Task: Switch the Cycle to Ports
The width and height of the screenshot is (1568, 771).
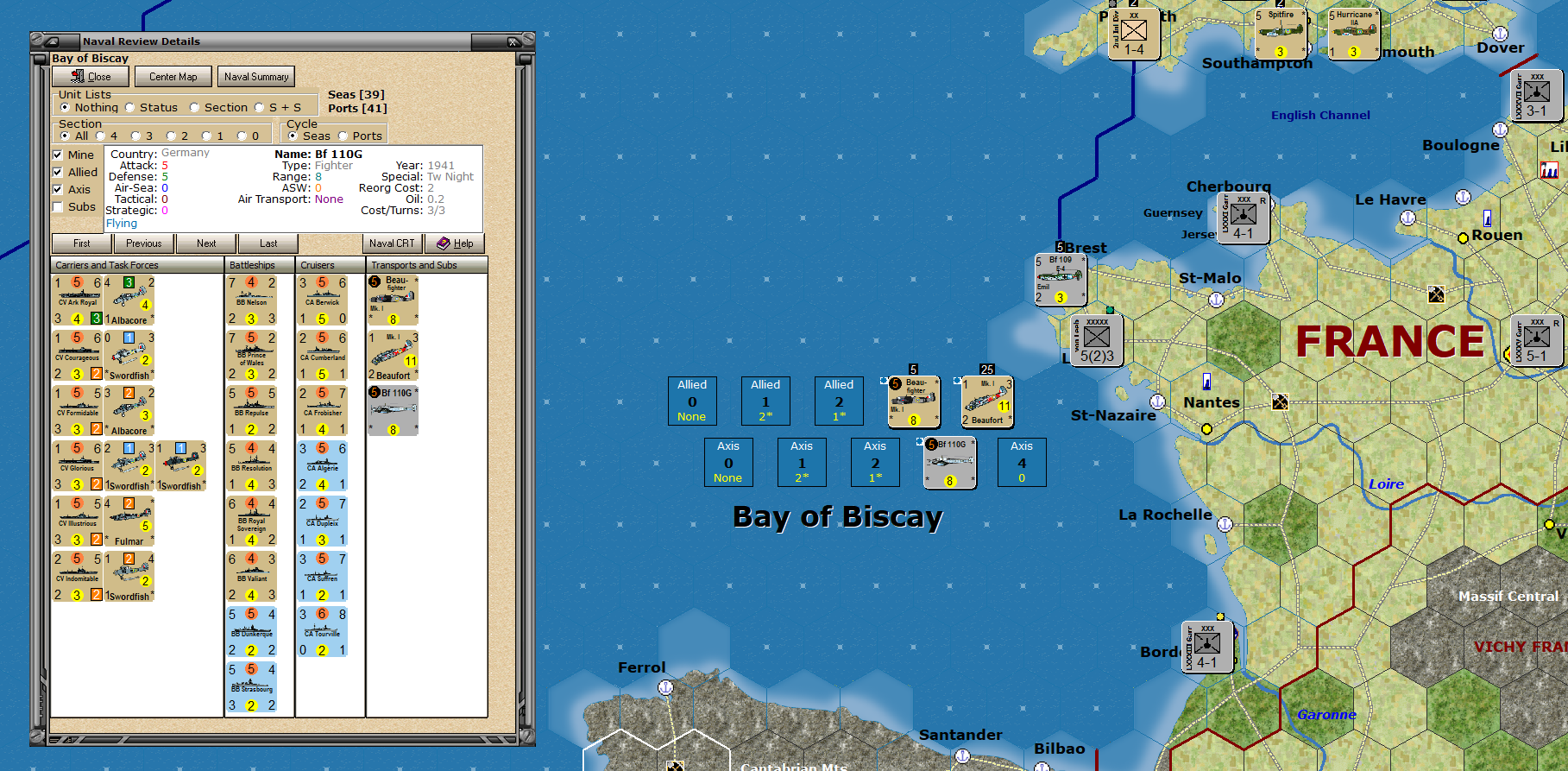Action: tap(343, 136)
